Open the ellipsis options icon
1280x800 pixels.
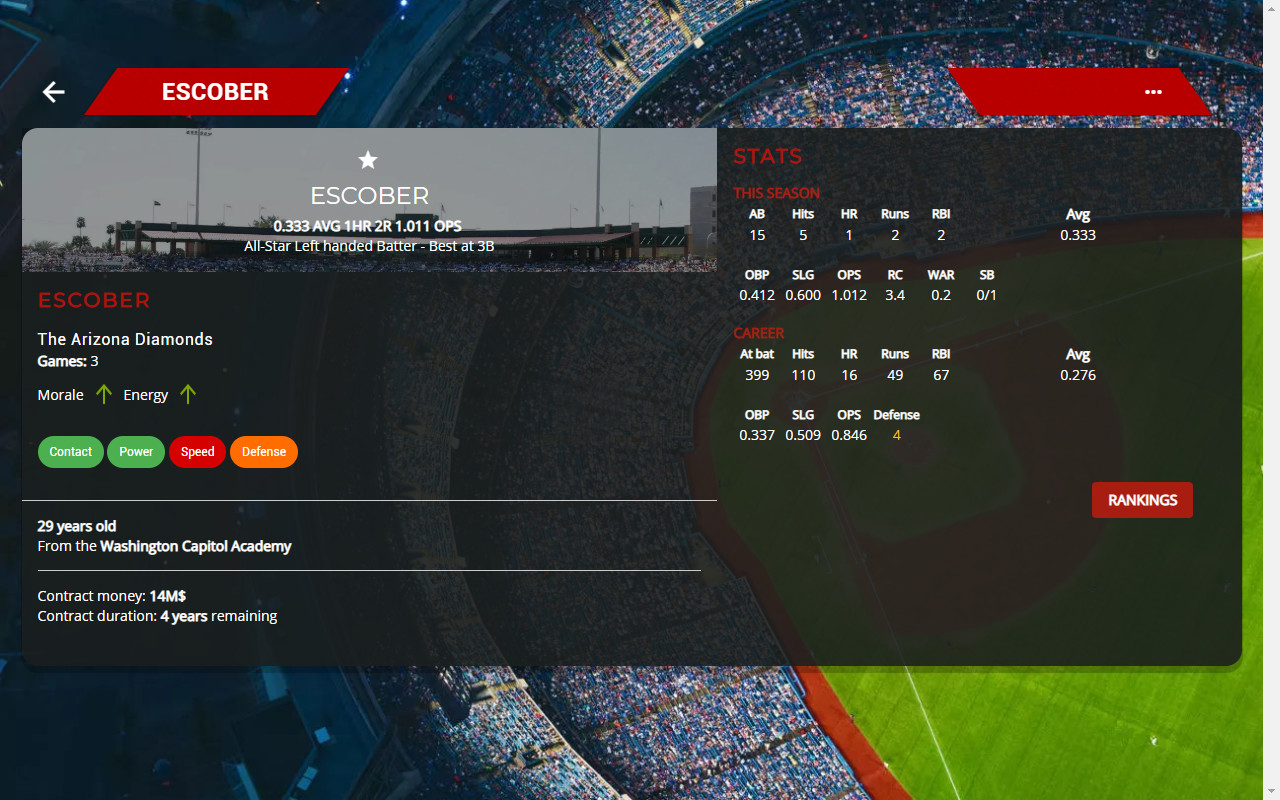point(1153,91)
